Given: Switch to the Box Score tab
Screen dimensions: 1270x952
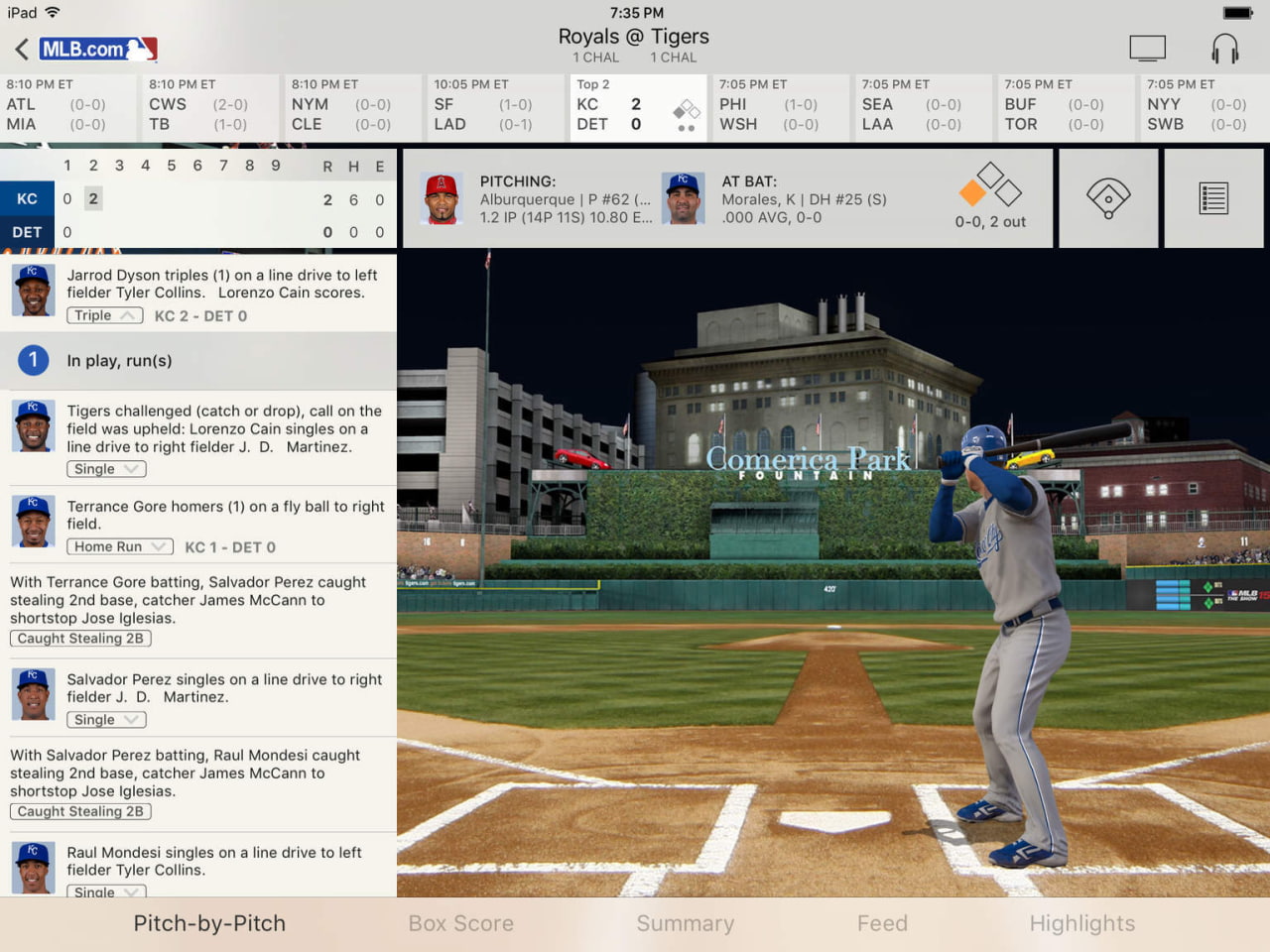Looking at the screenshot, I should 460,923.
